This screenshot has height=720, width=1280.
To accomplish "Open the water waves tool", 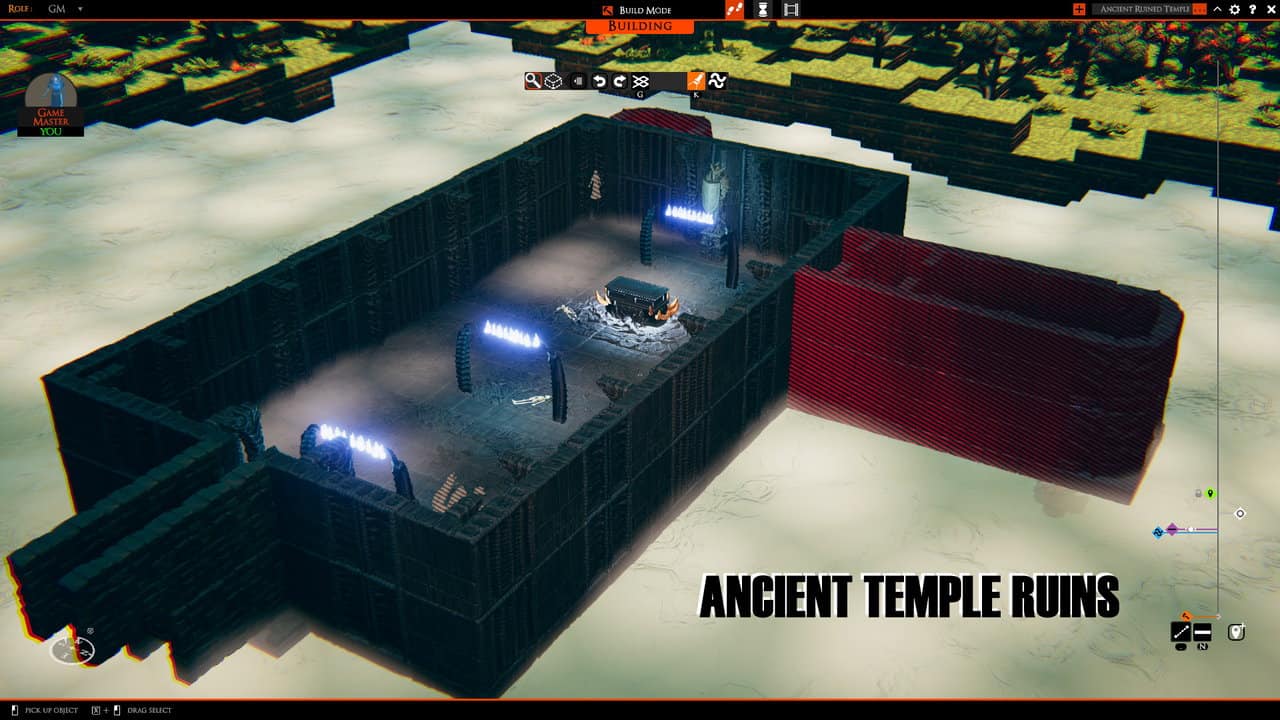I will pyautogui.click(x=718, y=81).
